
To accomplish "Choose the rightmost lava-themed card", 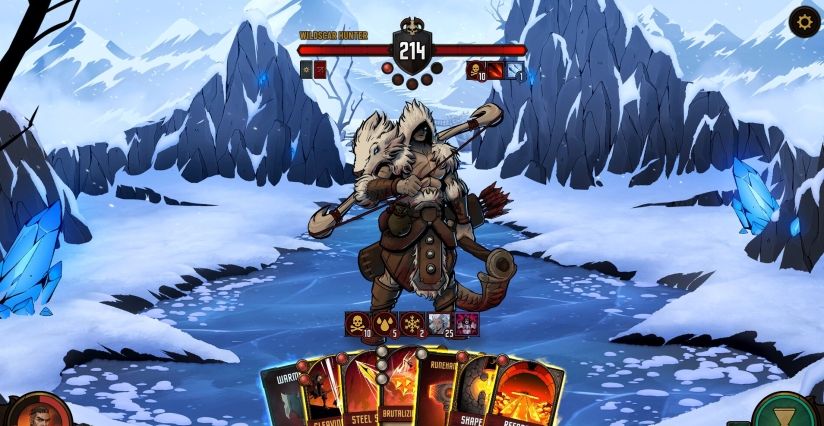I will click(x=525, y=395).
